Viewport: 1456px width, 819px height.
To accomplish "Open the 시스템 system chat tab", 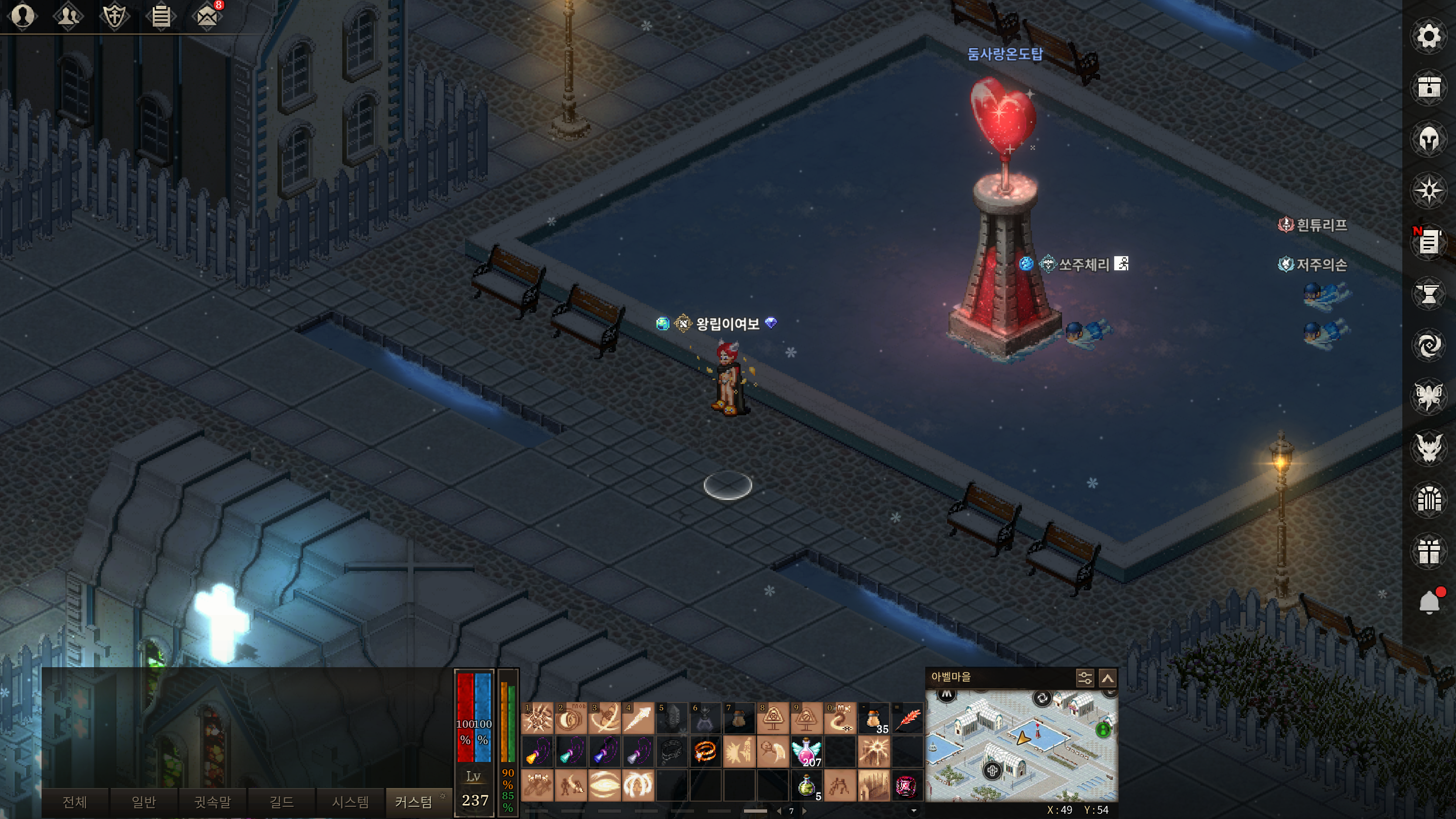I will click(350, 802).
